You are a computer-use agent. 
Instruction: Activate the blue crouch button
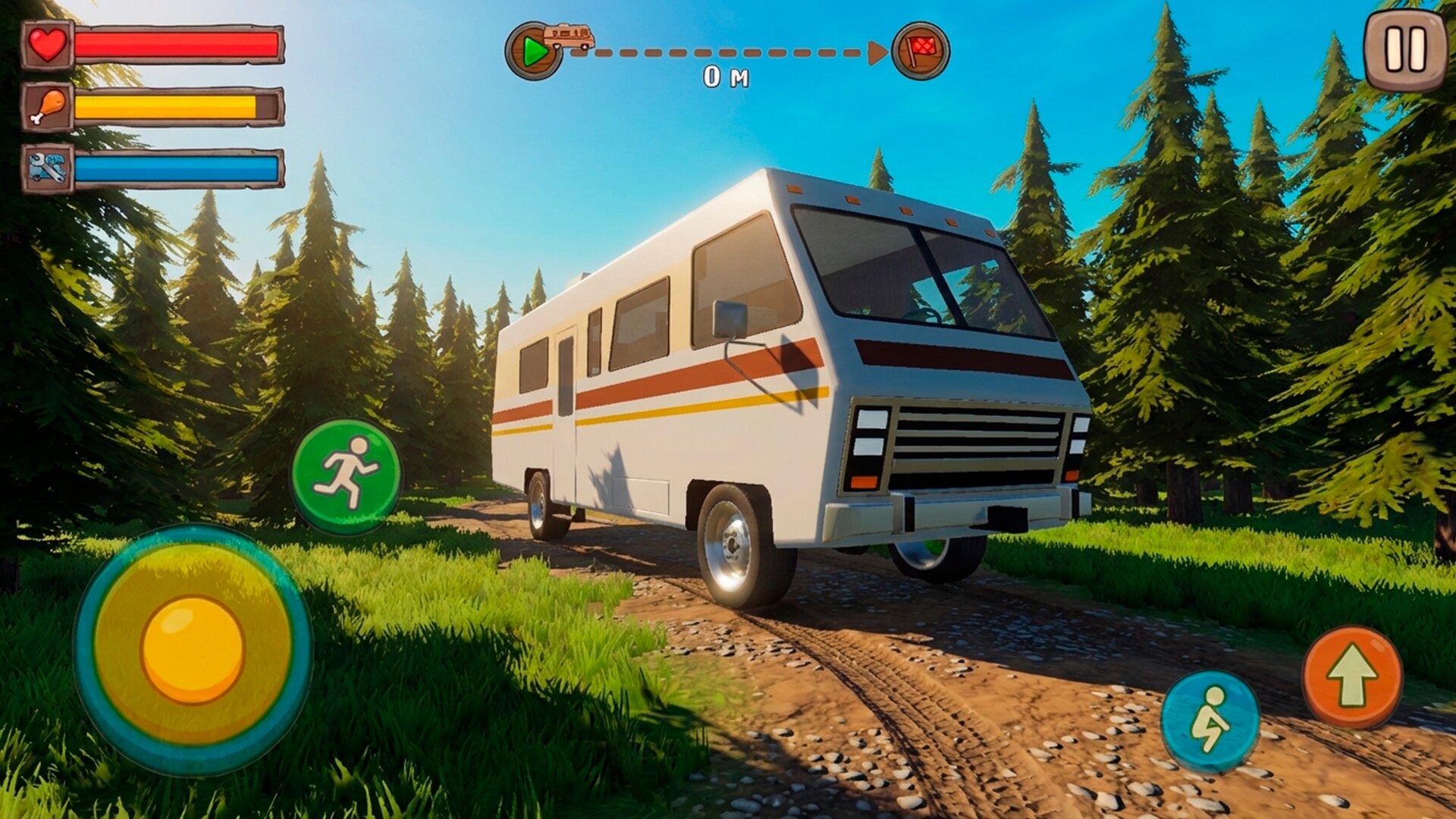[x=1210, y=721]
